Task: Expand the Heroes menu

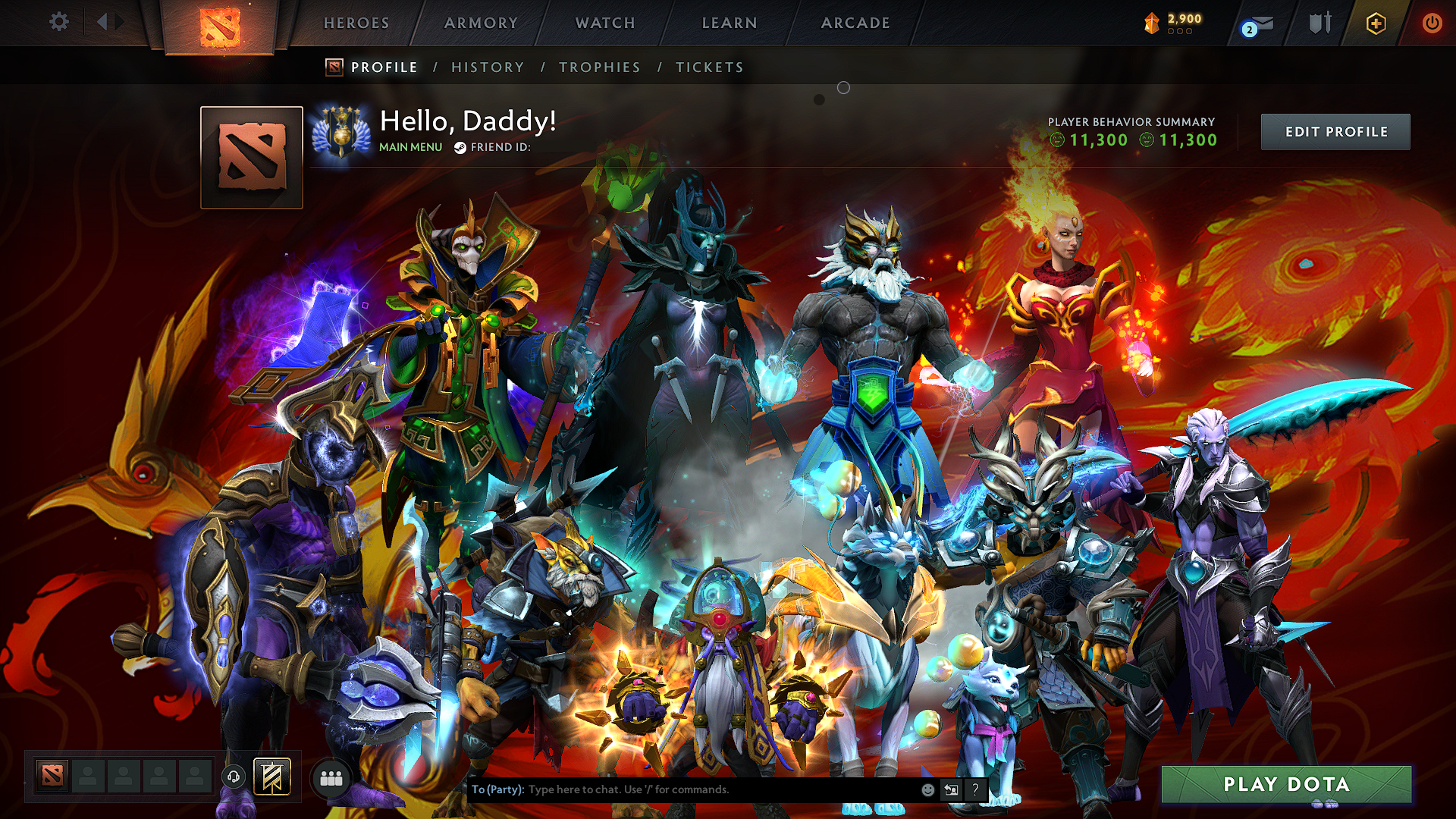Action: coord(356,23)
